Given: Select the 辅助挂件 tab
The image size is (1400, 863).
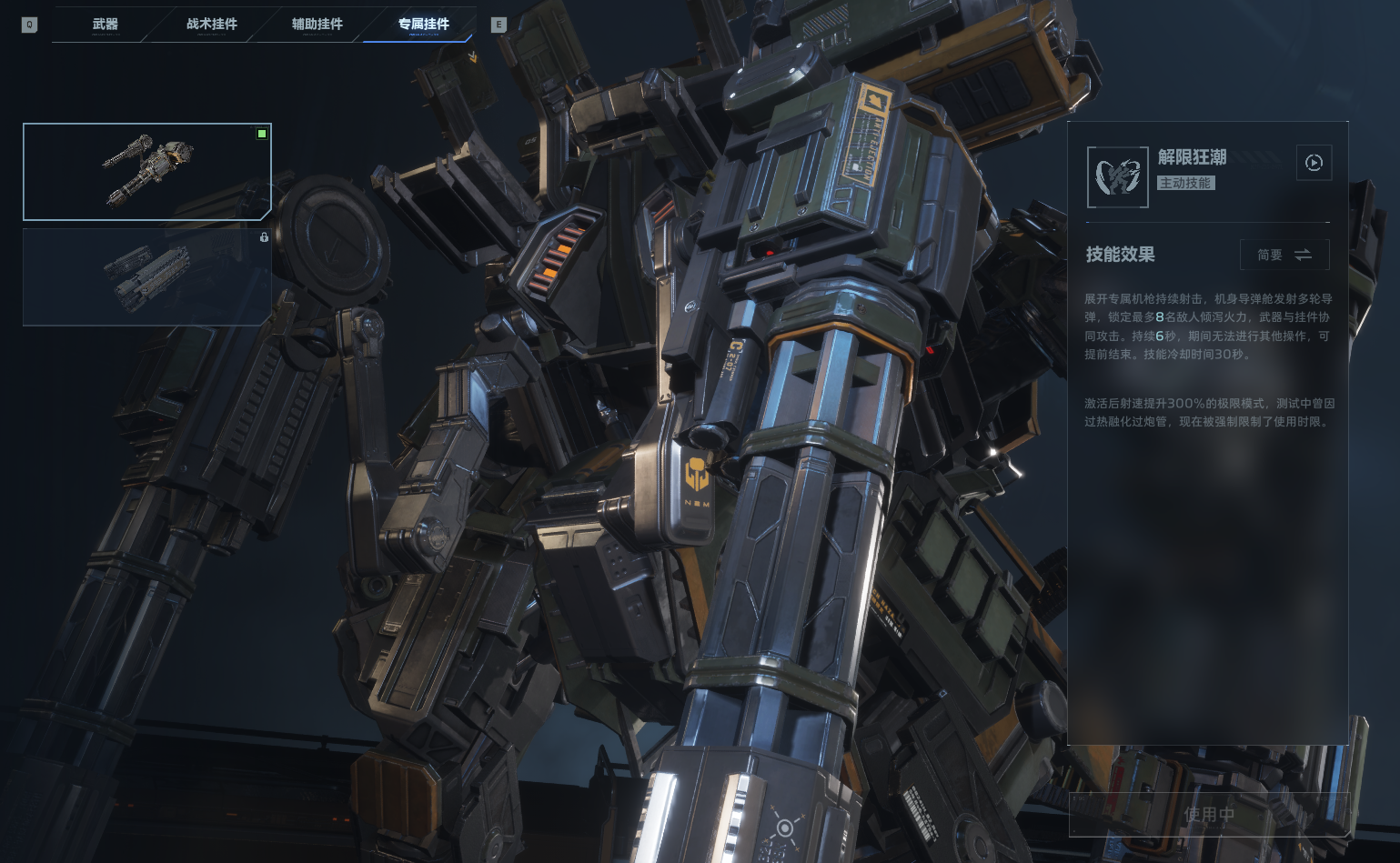Looking at the screenshot, I should point(317,25).
